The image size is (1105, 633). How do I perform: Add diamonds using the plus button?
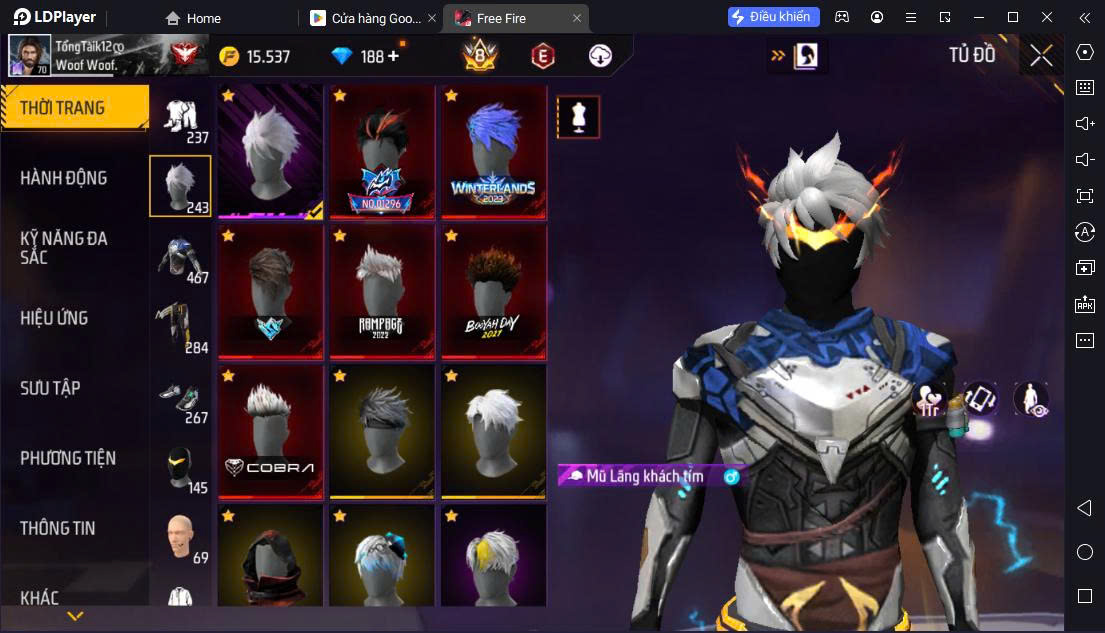click(393, 56)
